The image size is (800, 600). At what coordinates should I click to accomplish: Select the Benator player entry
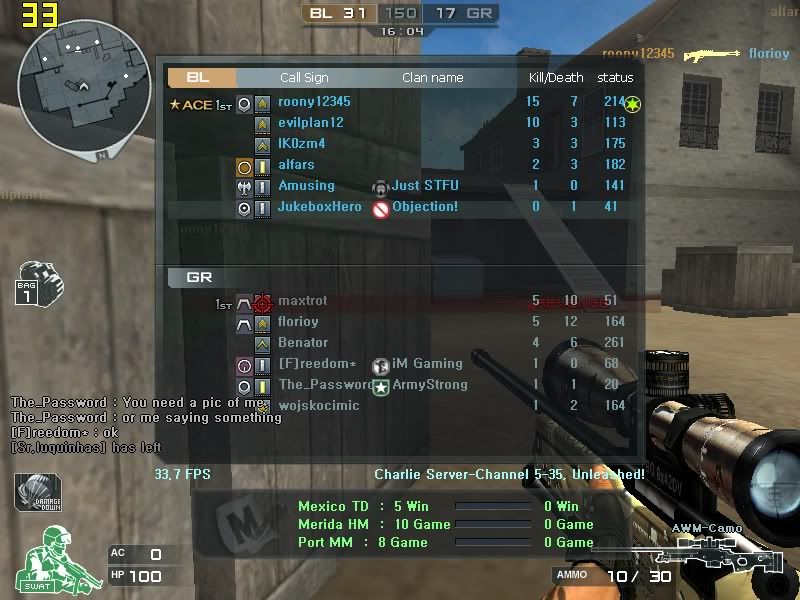(303, 343)
